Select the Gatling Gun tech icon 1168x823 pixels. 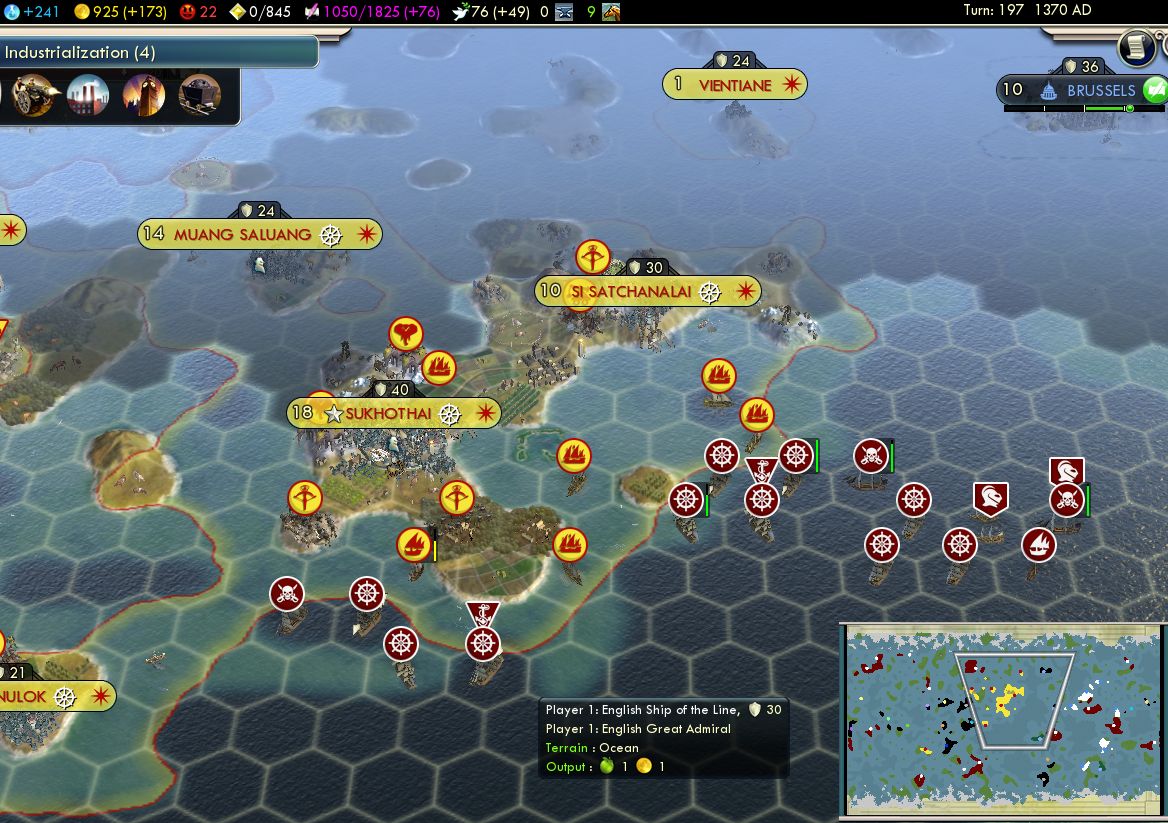[34, 96]
